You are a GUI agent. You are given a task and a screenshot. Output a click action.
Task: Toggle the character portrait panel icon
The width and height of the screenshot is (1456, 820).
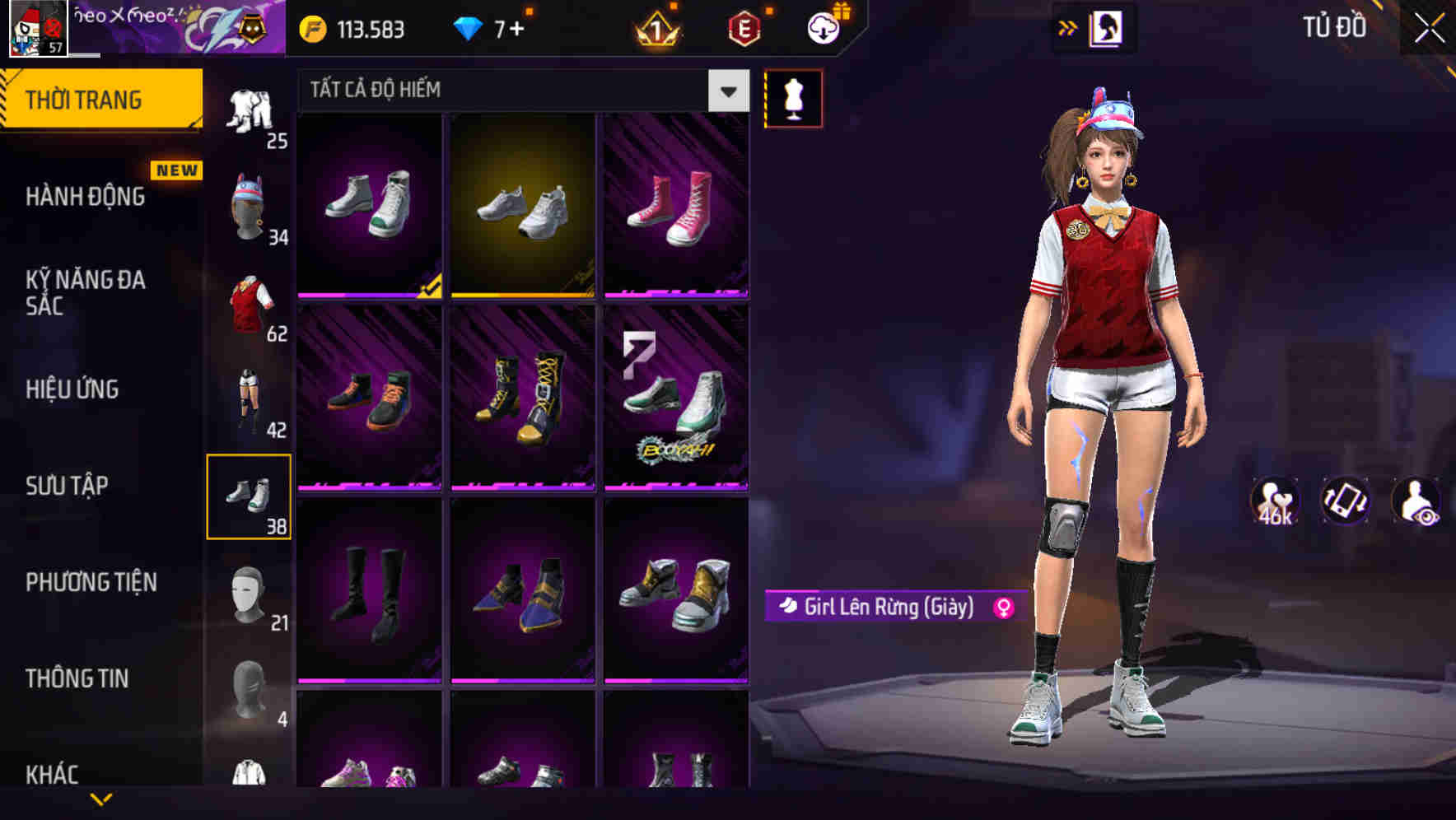click(1108, 28)
